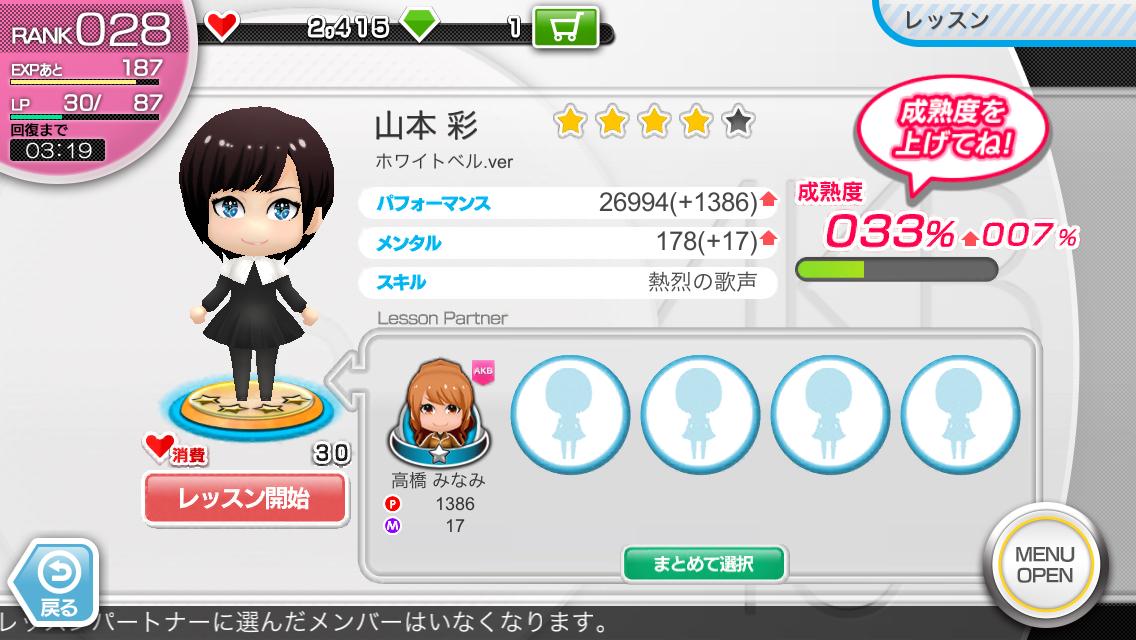
Task: Choose partners in bulk via まとめて選択
Action: click(704, 564)
